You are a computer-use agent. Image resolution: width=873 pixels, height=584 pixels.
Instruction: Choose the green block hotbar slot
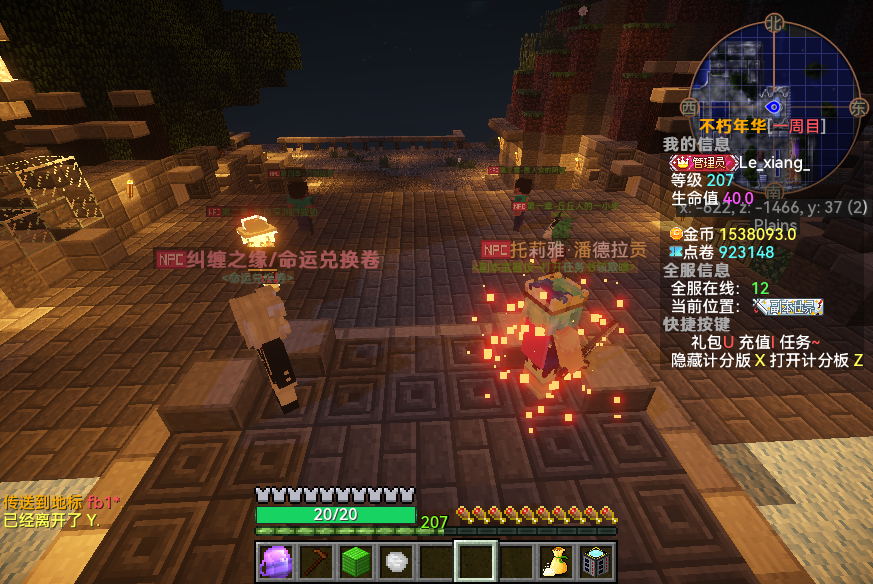(x=355, y=561)
